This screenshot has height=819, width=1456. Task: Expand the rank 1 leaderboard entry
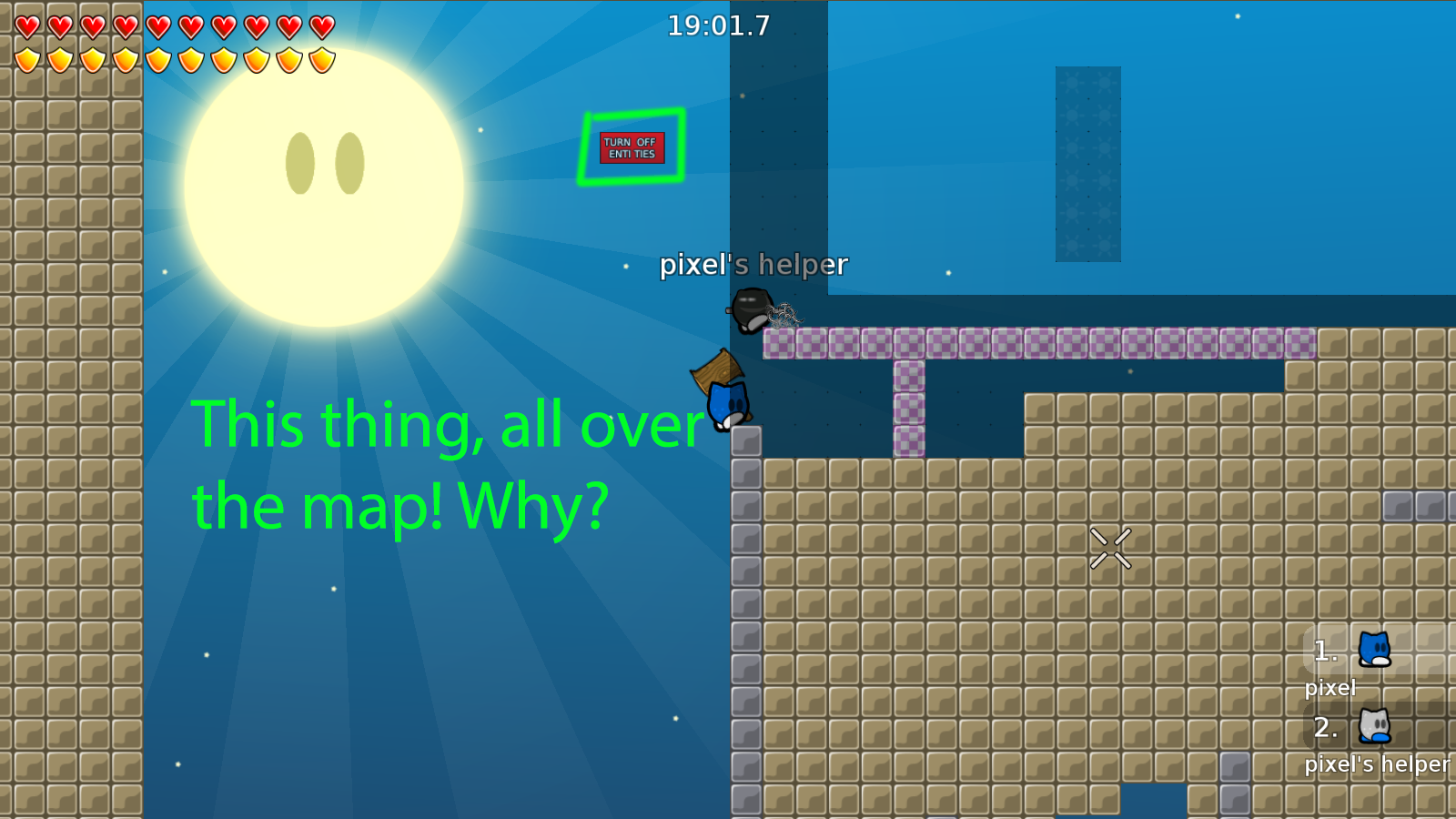pyautogui.click(x=1324, y=651)
